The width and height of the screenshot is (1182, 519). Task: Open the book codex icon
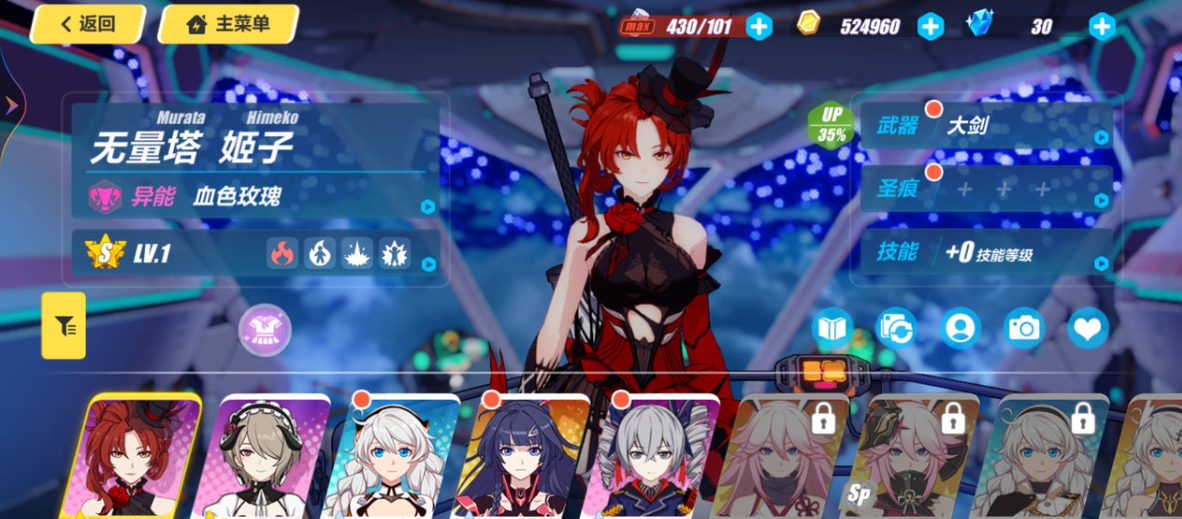click(x=832, y=328)
